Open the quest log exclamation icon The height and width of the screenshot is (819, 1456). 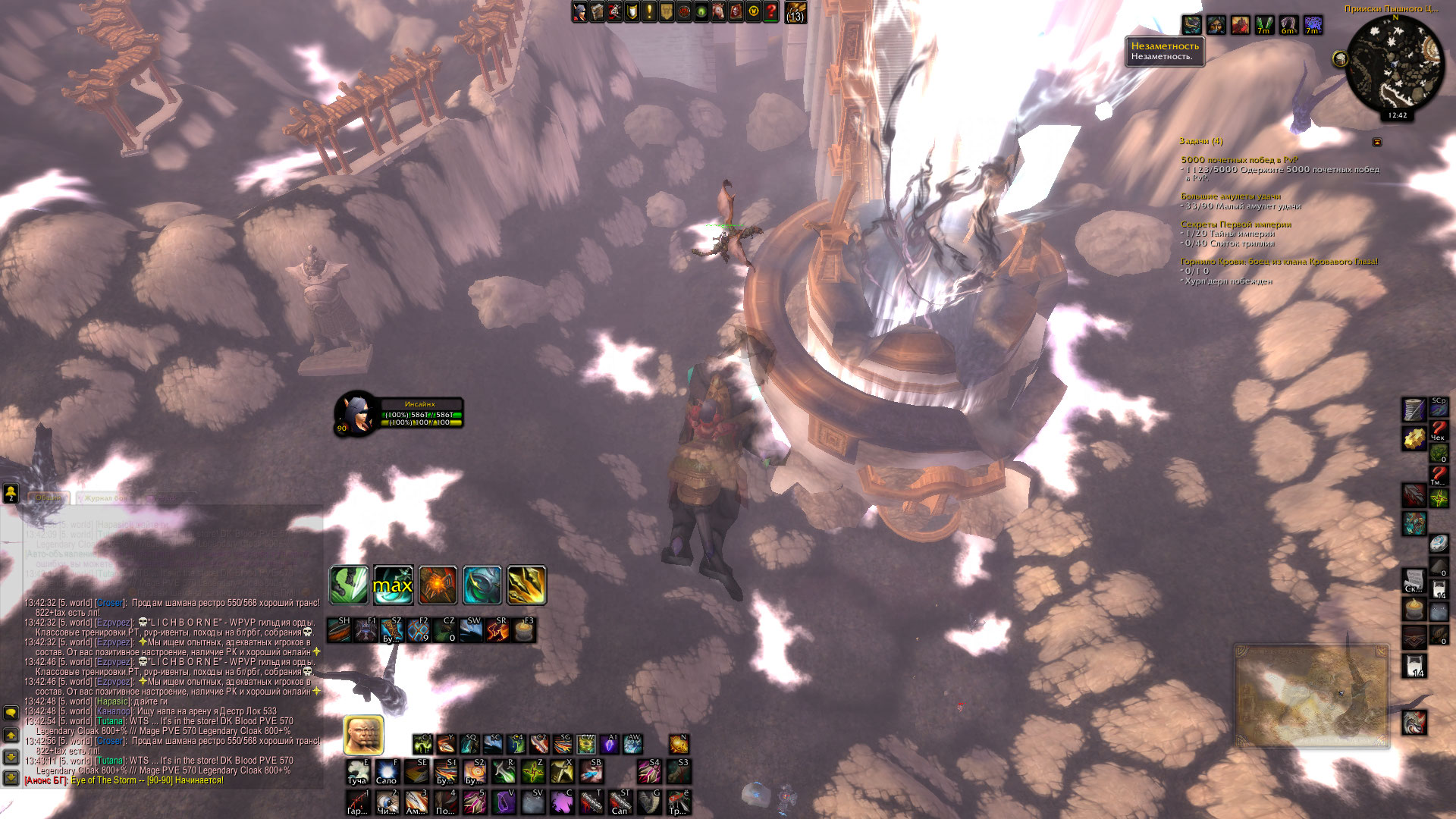pyautogui.click(x=649, y=11)
